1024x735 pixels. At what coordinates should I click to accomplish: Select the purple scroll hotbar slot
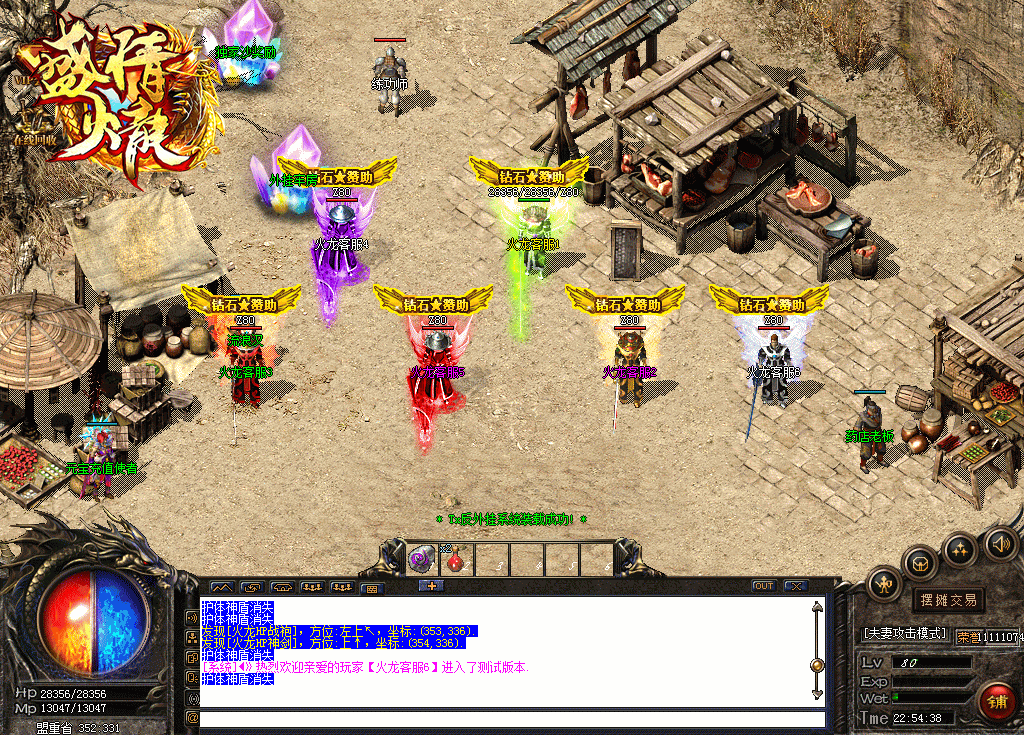click(x=422, y=559)
